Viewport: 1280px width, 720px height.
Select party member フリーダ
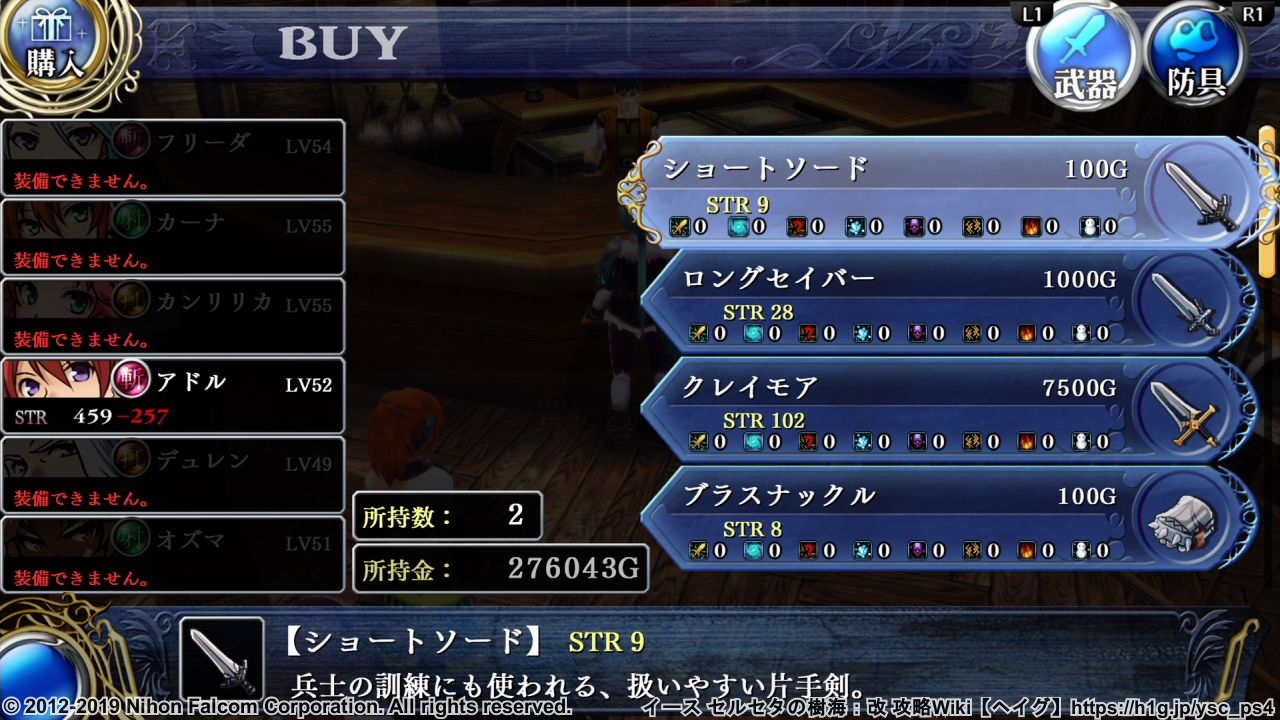[x=173, y=158]
